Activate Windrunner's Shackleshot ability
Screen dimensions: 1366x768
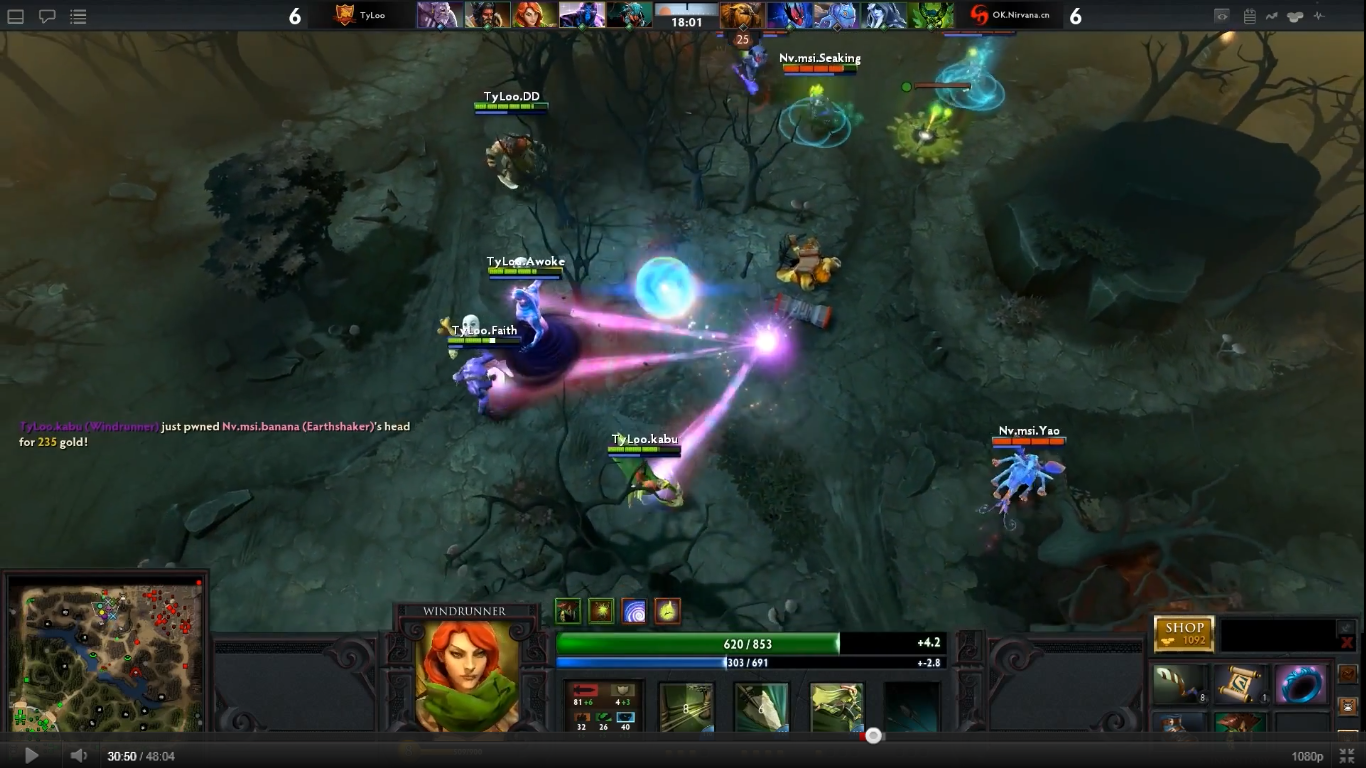pyautogui.click(x=686, y=706)
